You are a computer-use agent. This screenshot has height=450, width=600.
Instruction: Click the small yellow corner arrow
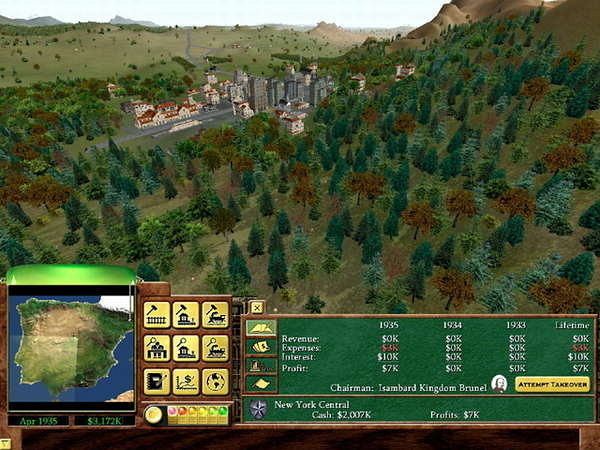point(5,444)
